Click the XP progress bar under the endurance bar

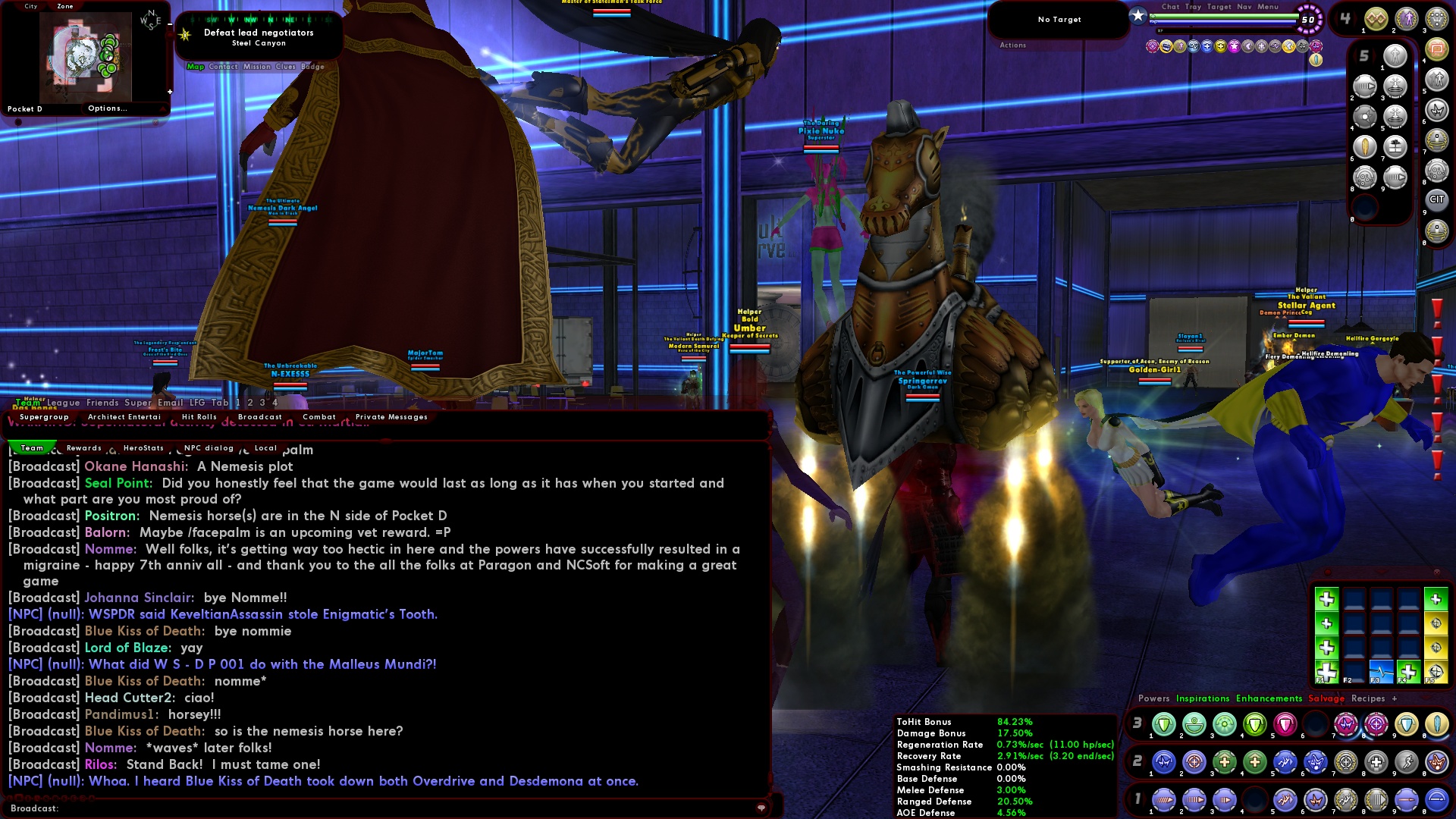1227,30
